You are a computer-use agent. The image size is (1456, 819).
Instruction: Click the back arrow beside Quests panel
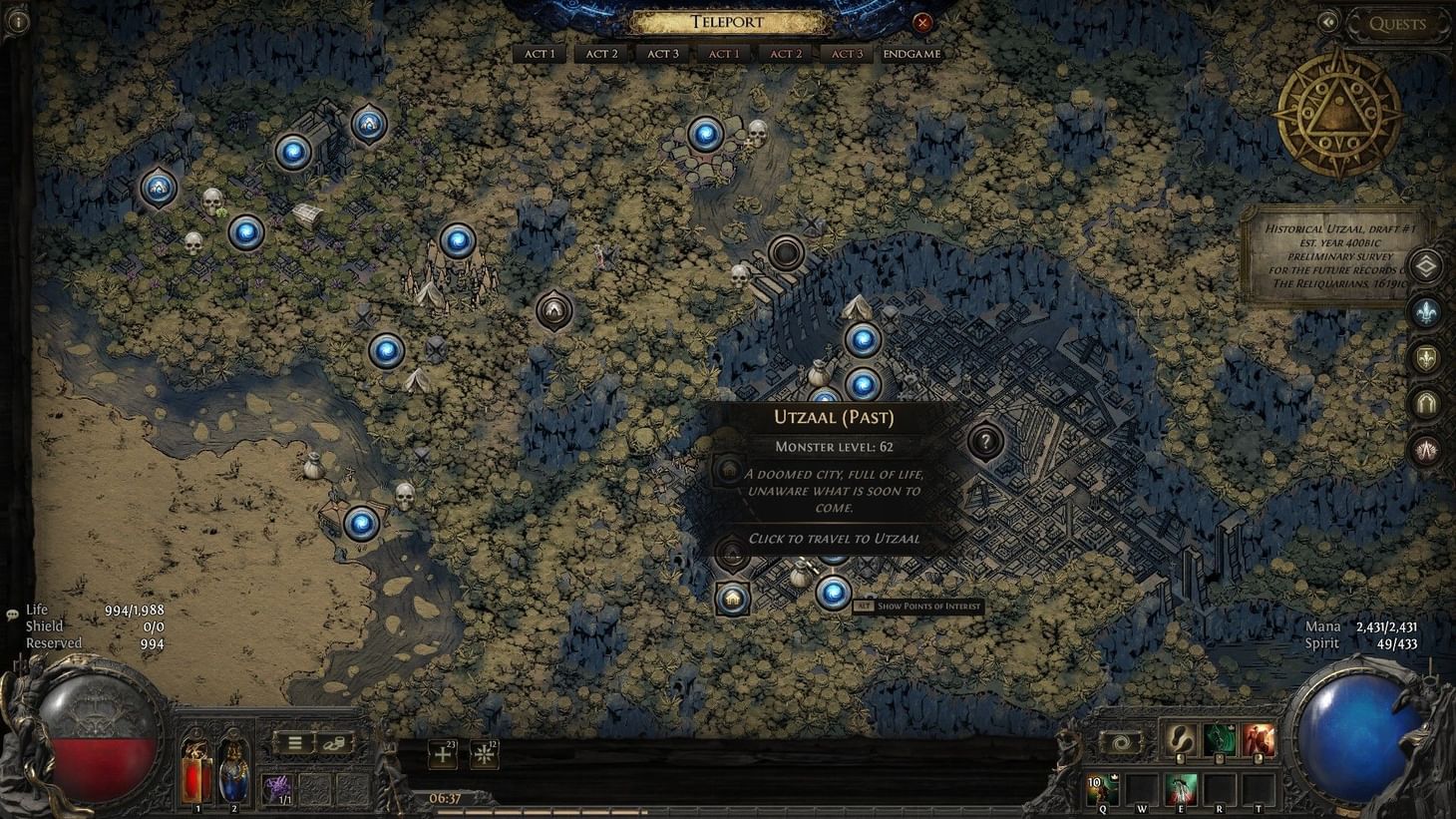(x=1329, y=20)
